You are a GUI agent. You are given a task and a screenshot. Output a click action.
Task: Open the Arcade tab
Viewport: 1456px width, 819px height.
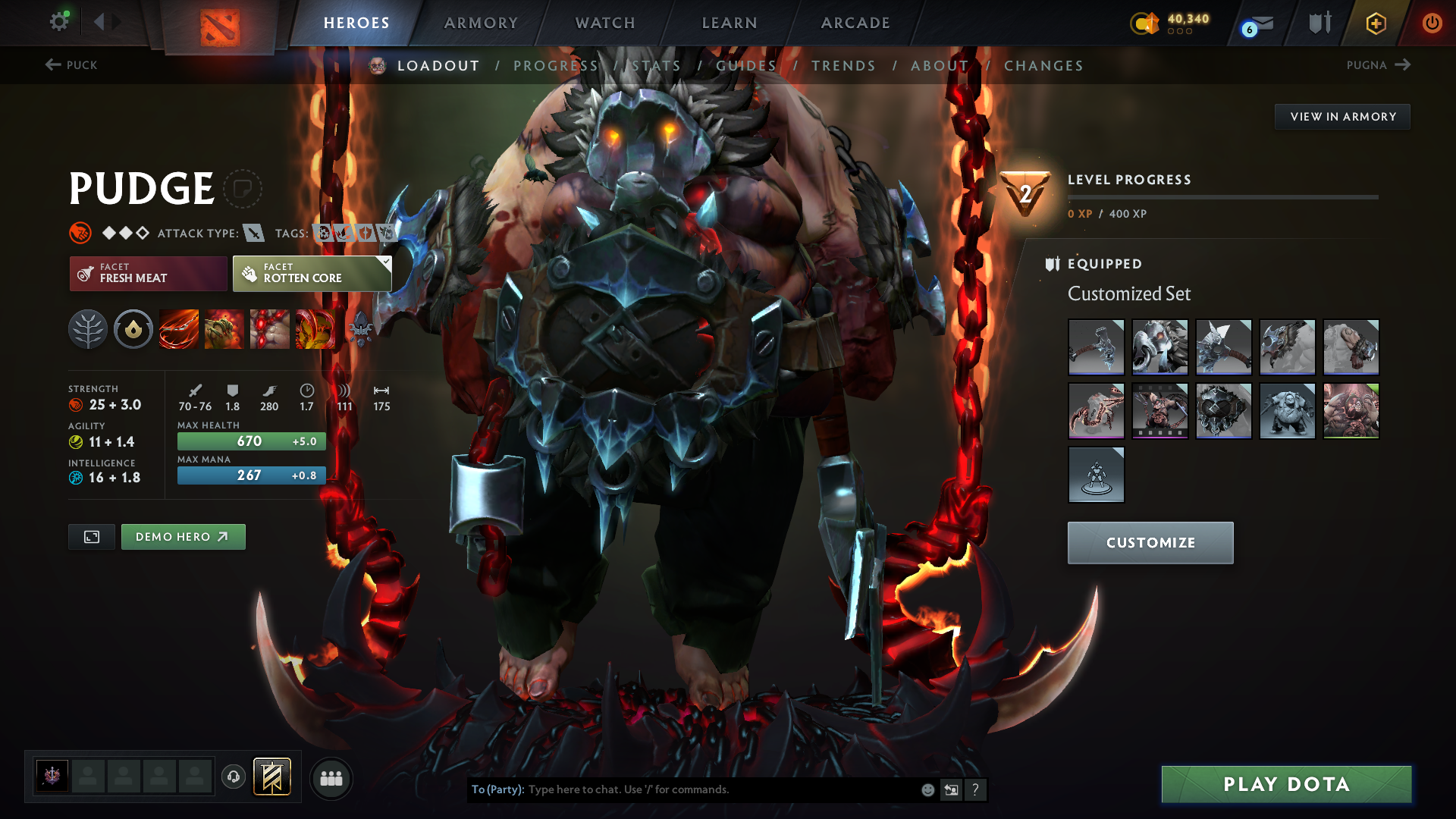(855, 23)
